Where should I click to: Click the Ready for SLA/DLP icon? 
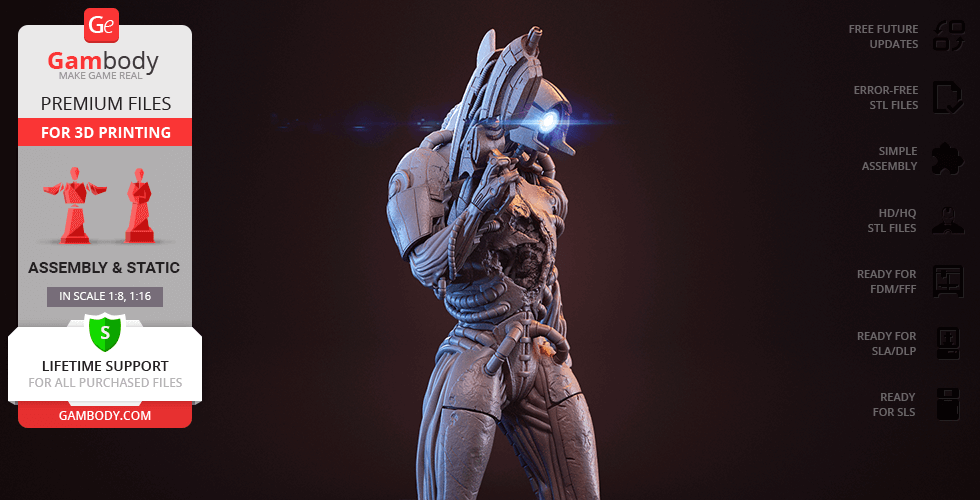948,343
